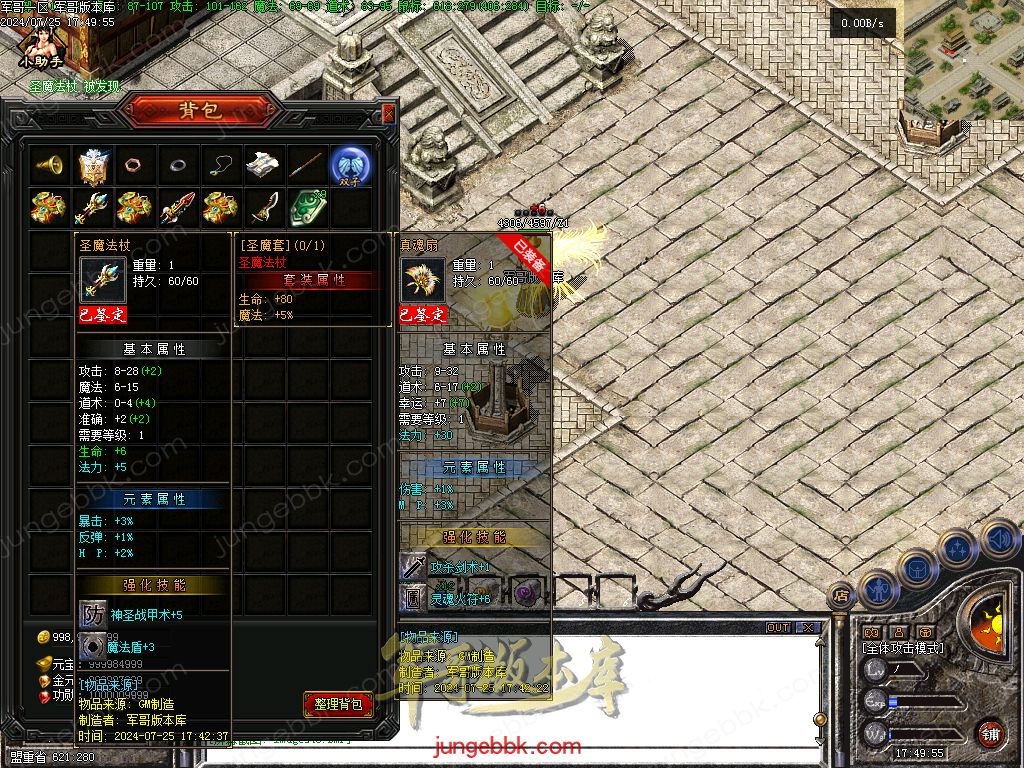This screenshot has width=1024, height=768.
Task: Close the backpack window
Action: [389, 114]
